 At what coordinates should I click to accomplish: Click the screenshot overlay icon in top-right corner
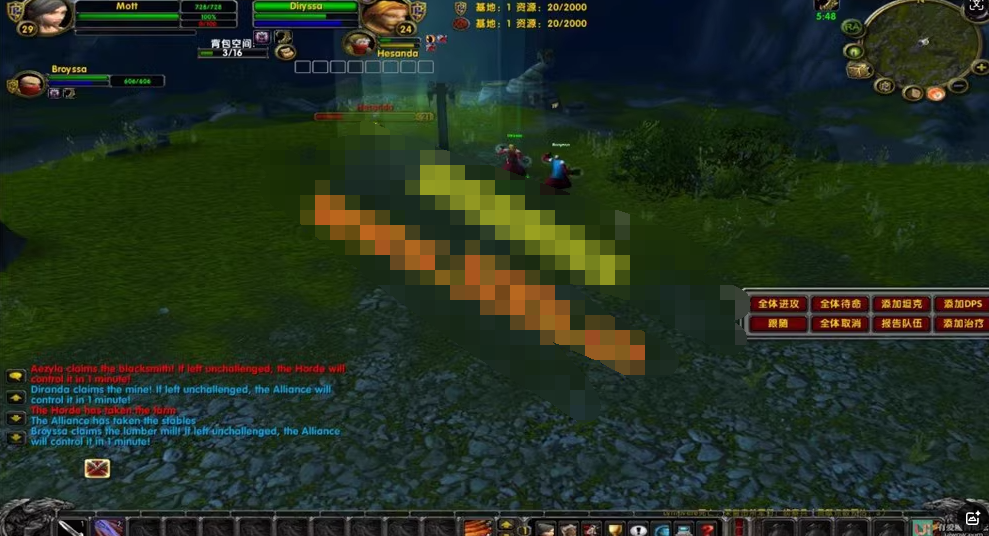(976, 8)
